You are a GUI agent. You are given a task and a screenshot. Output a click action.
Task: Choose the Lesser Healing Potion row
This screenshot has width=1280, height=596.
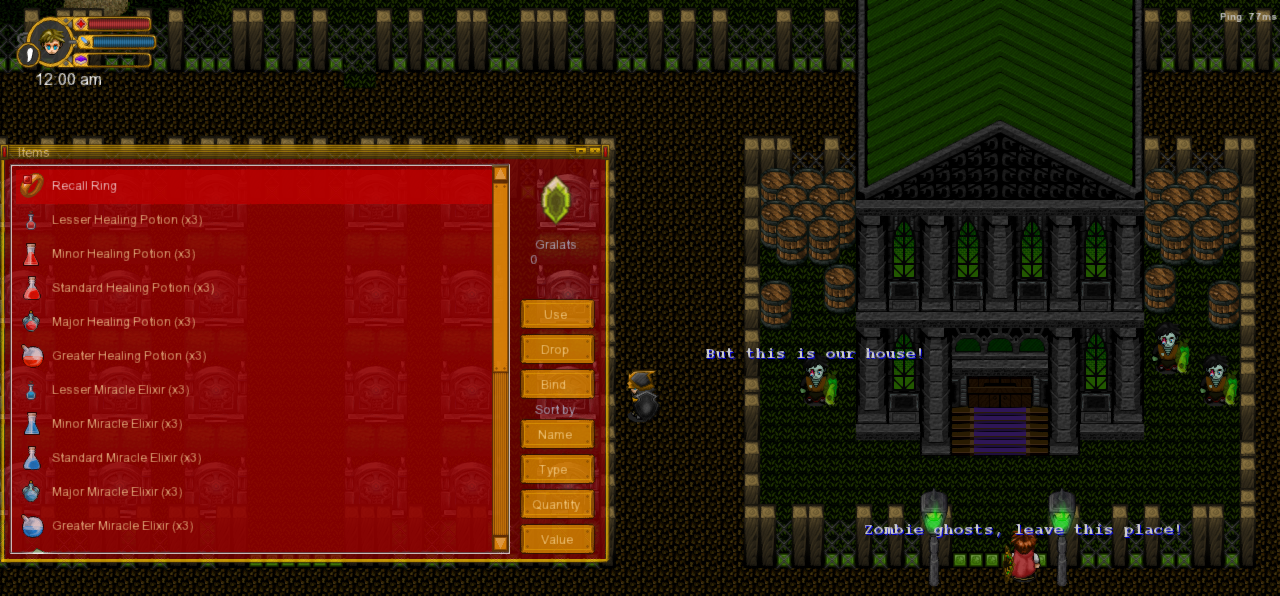point(127,220)
